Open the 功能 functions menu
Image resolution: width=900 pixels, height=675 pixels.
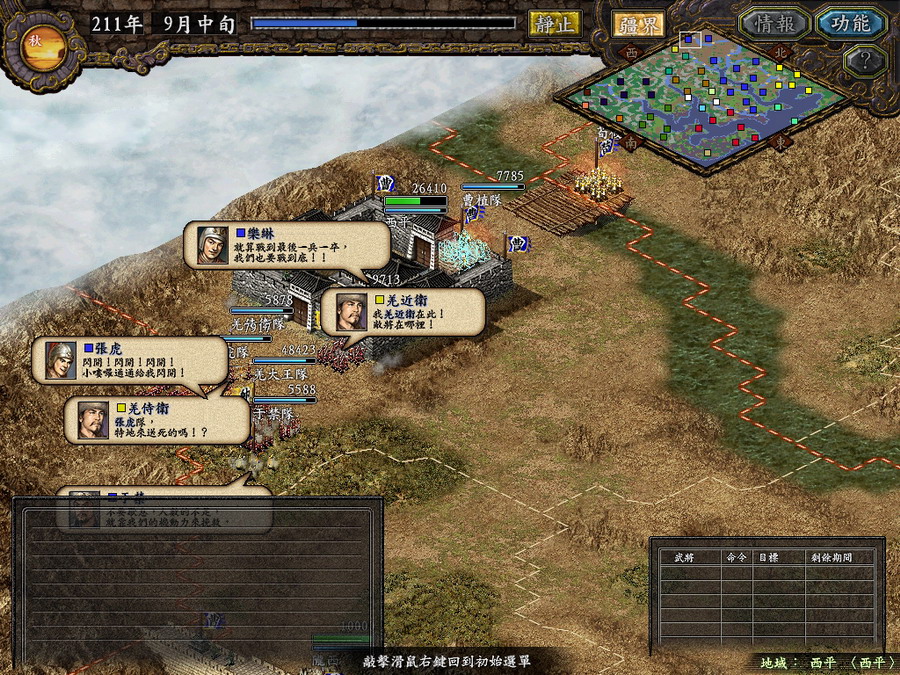point(849,23)
